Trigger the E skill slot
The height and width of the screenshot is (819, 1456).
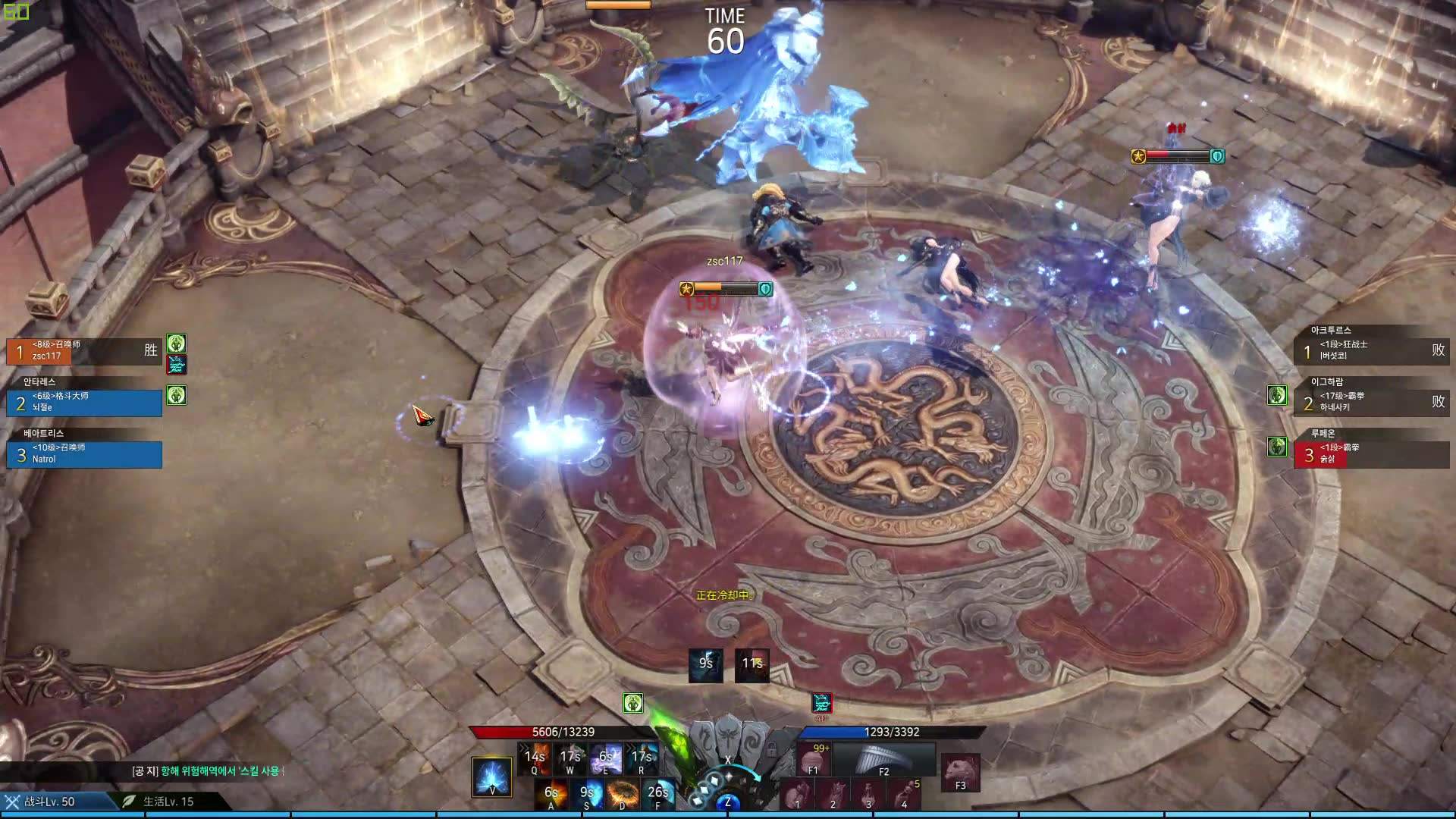tap(606, 758)
